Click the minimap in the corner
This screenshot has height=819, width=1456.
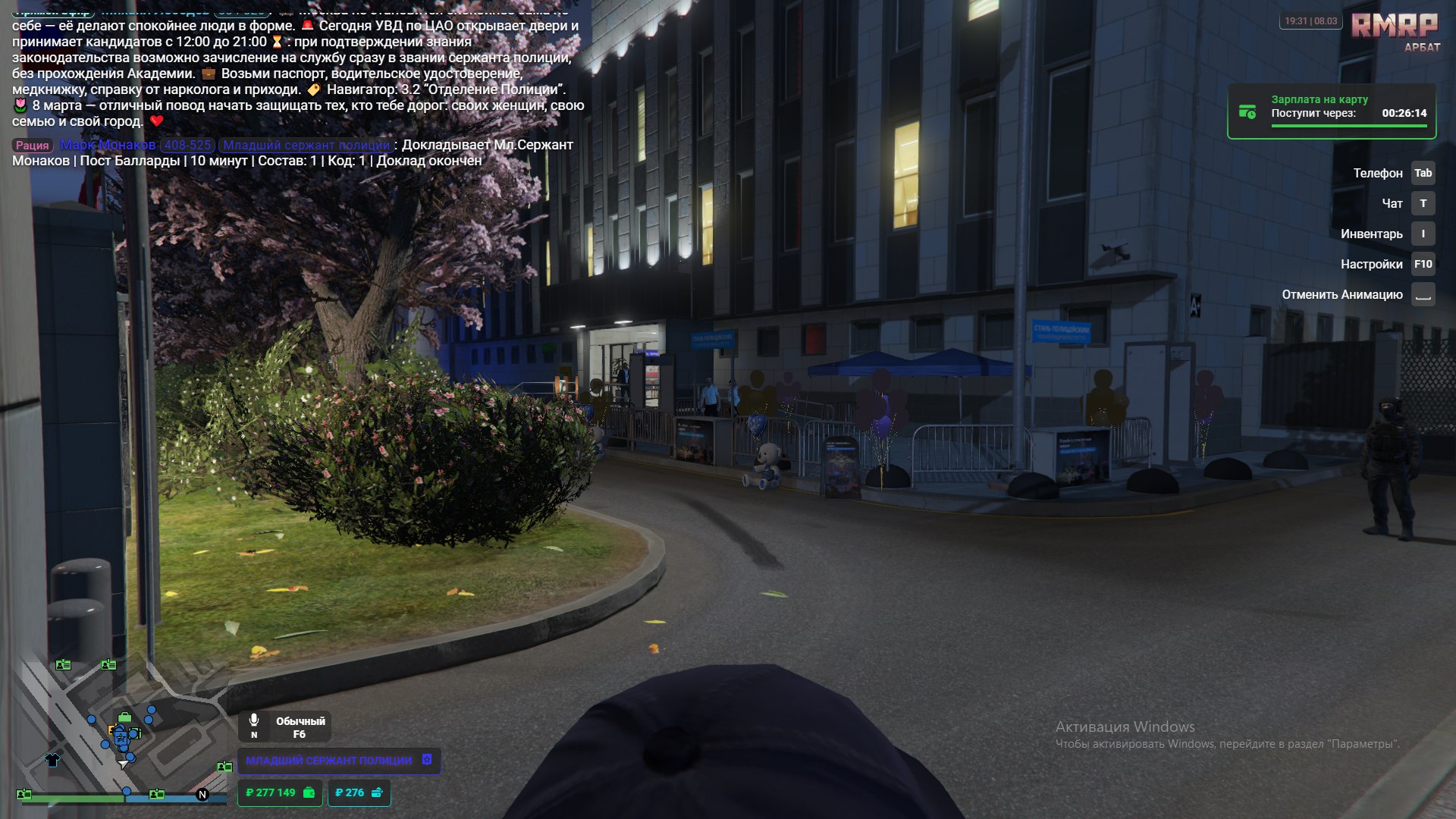coord(121,728)
